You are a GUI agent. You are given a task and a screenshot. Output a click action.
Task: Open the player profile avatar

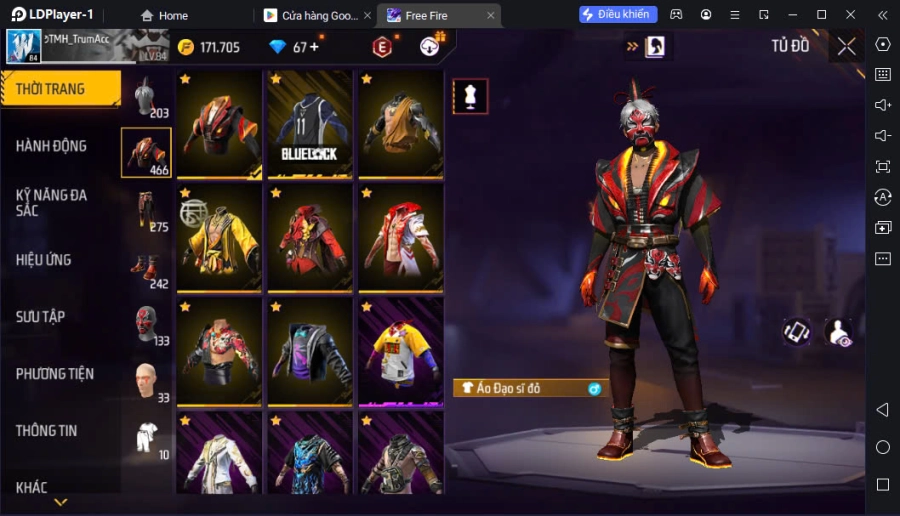pos(24,46)
